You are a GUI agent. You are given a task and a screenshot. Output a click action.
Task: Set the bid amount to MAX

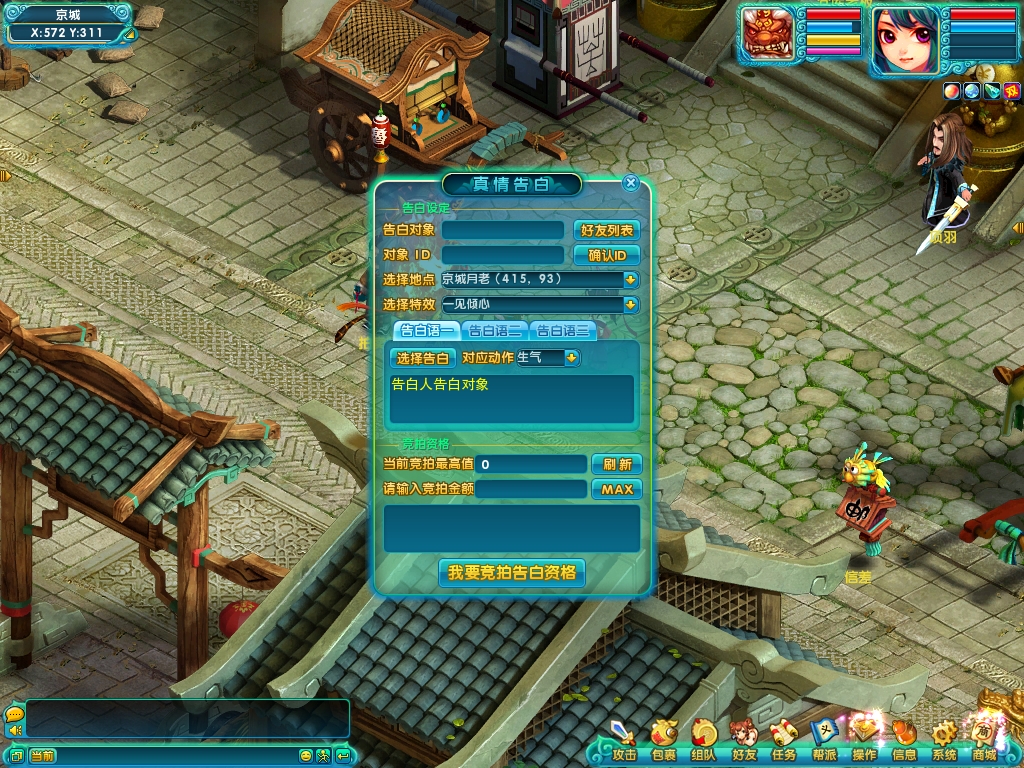(x=616, y=490)
